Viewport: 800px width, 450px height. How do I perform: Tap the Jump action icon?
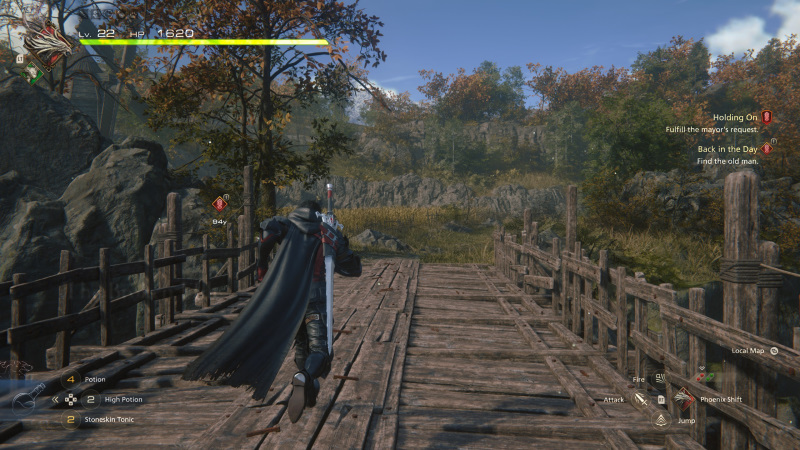point(660,420)
